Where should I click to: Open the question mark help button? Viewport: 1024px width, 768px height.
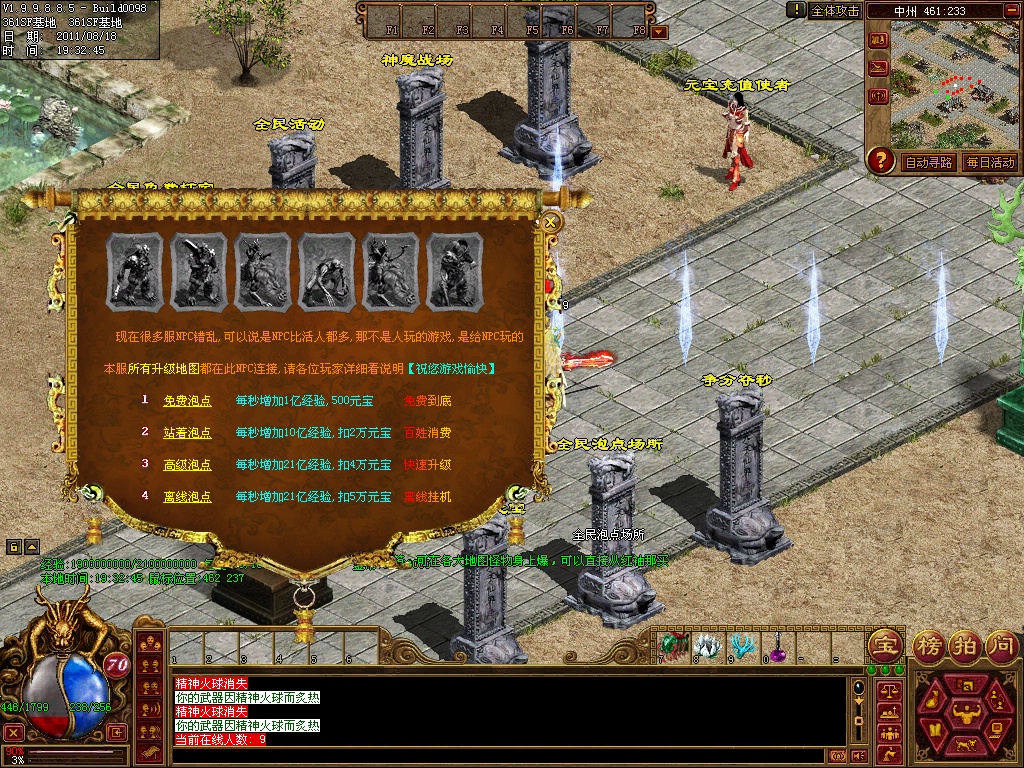pyautogui.click(x=880, y=159)
